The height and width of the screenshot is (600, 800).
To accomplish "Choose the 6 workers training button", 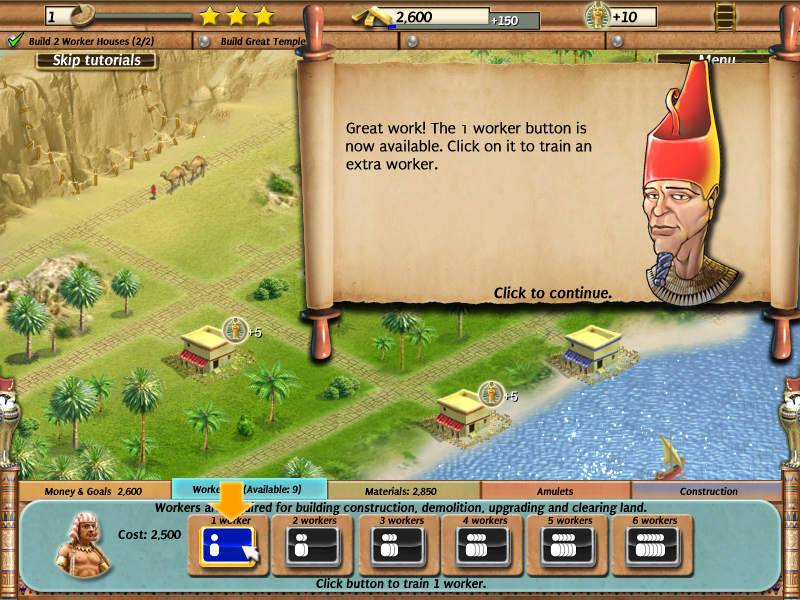I will click(x=653, y=546).
